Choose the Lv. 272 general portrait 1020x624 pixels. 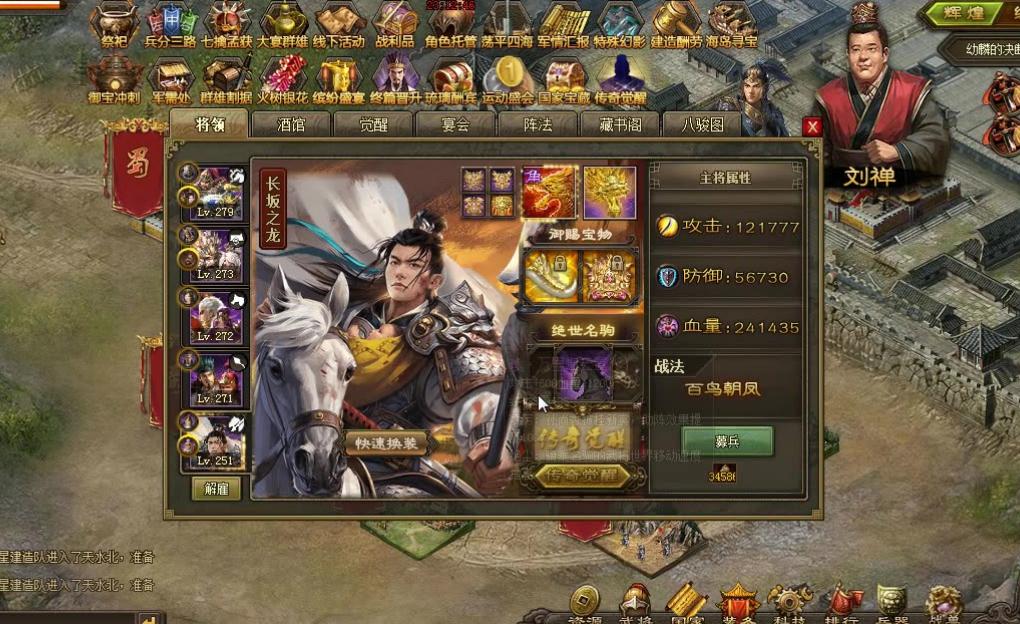(217, 318)
